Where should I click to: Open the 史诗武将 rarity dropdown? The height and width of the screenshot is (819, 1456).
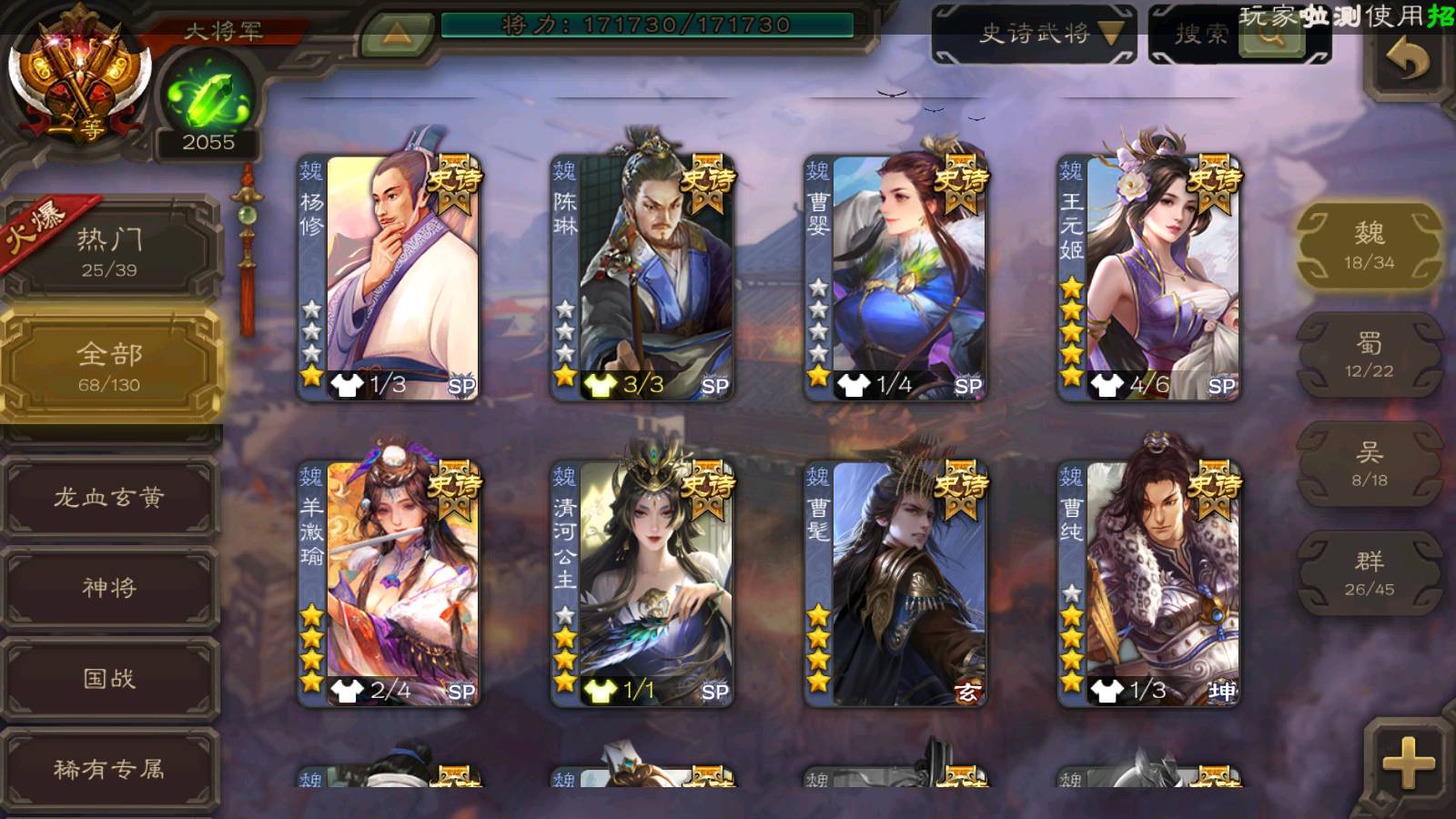pyautogui.click(x=1034, y=35)
